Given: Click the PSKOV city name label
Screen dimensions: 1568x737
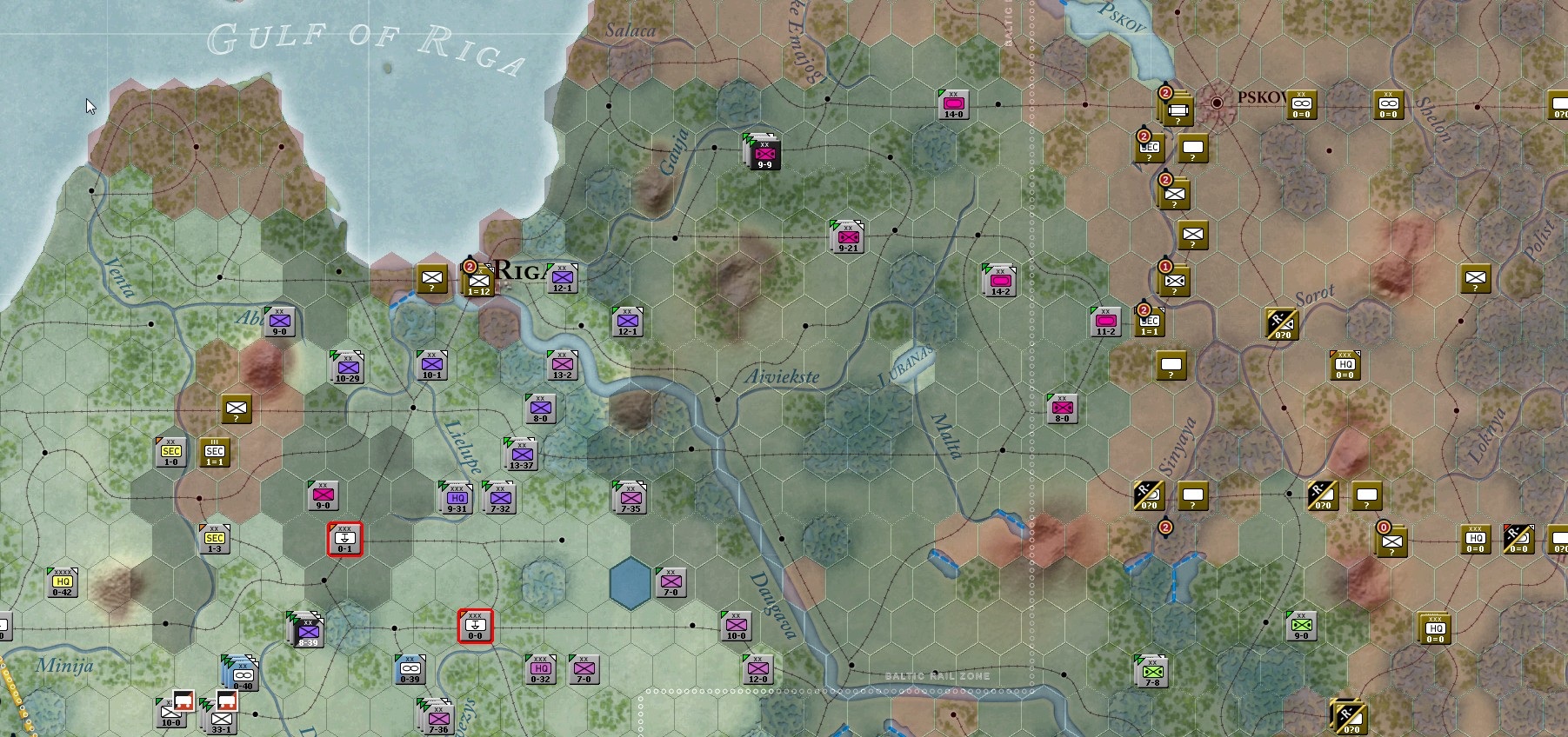Looking at the screenshot, I should [1263, 98].
